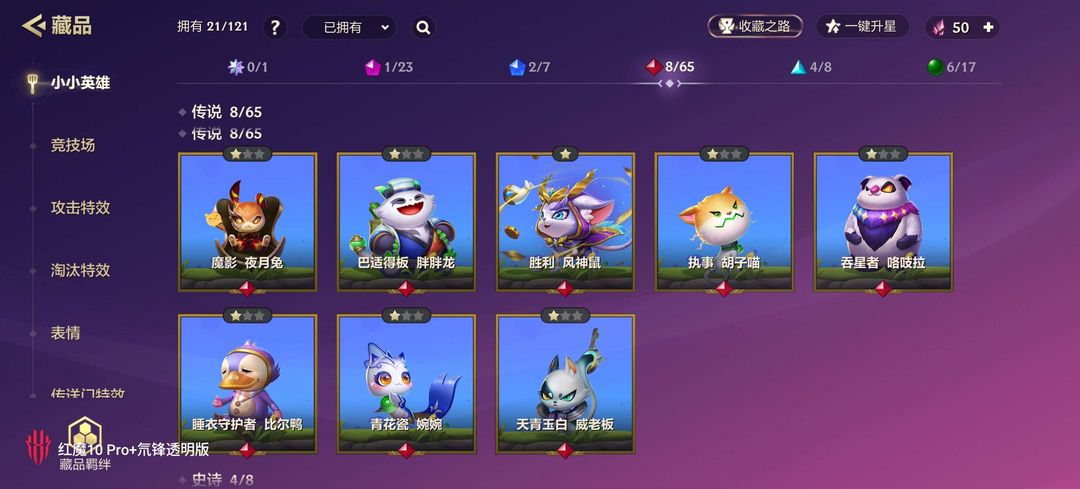Viewport: 1080px width, 489px height.
Task: Switch to the green orb 6/17 rarity tab
Action: 950,67
